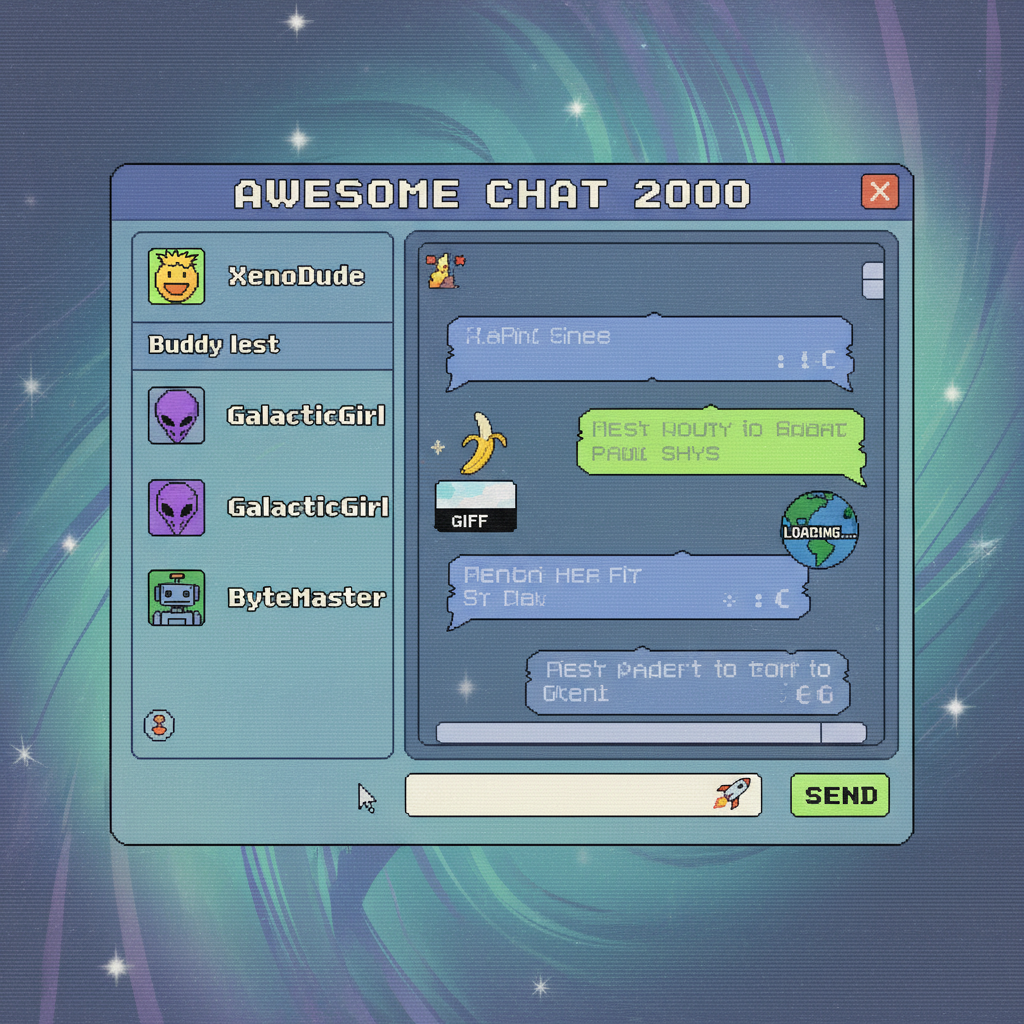The width and height of the screenshot is (1024, 1024).
Task: Click the loading globe icon
Action: (820, 529)
